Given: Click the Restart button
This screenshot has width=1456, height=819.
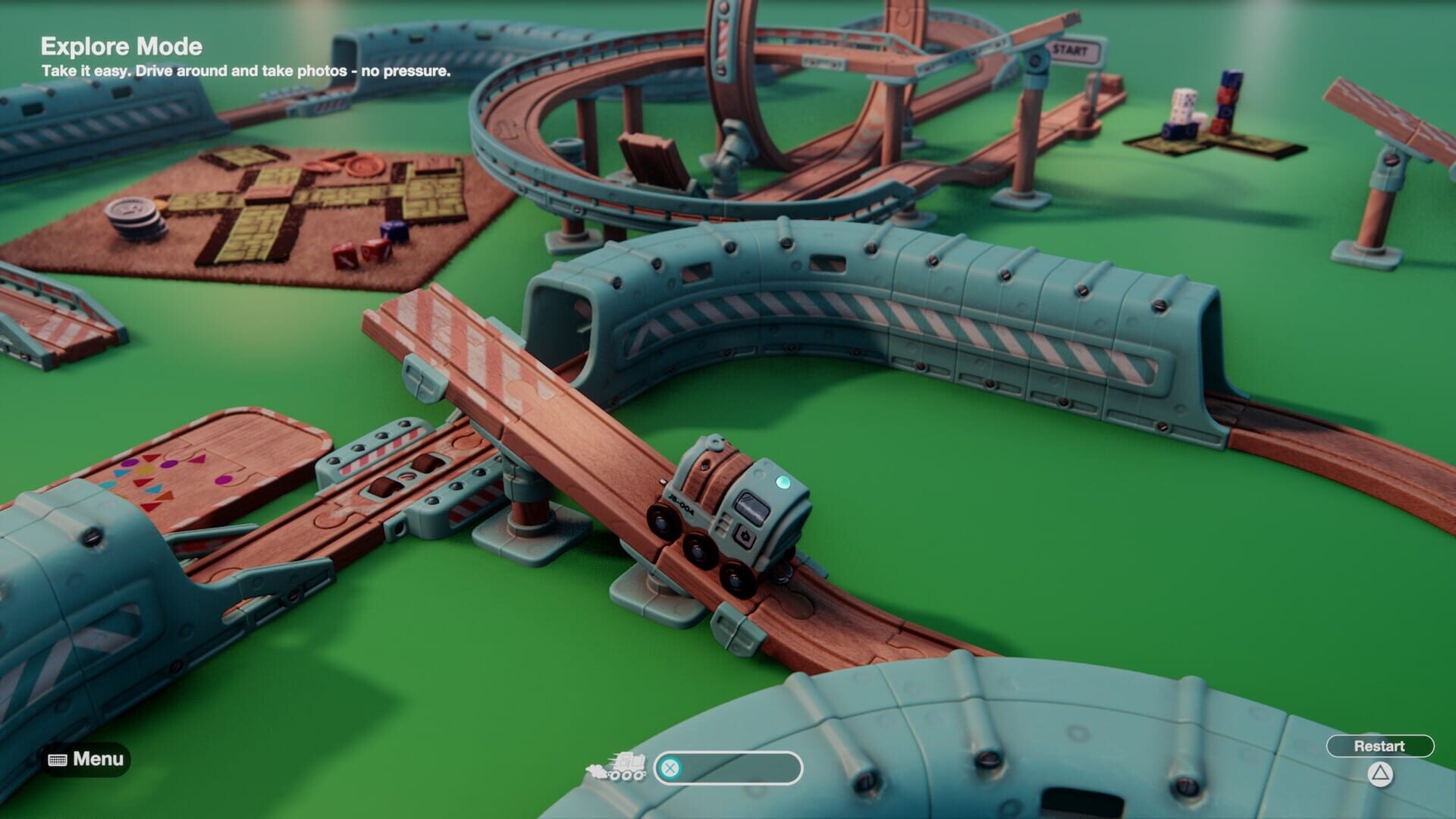Looking at the screenshot, I should click(x=1379, y=746).
